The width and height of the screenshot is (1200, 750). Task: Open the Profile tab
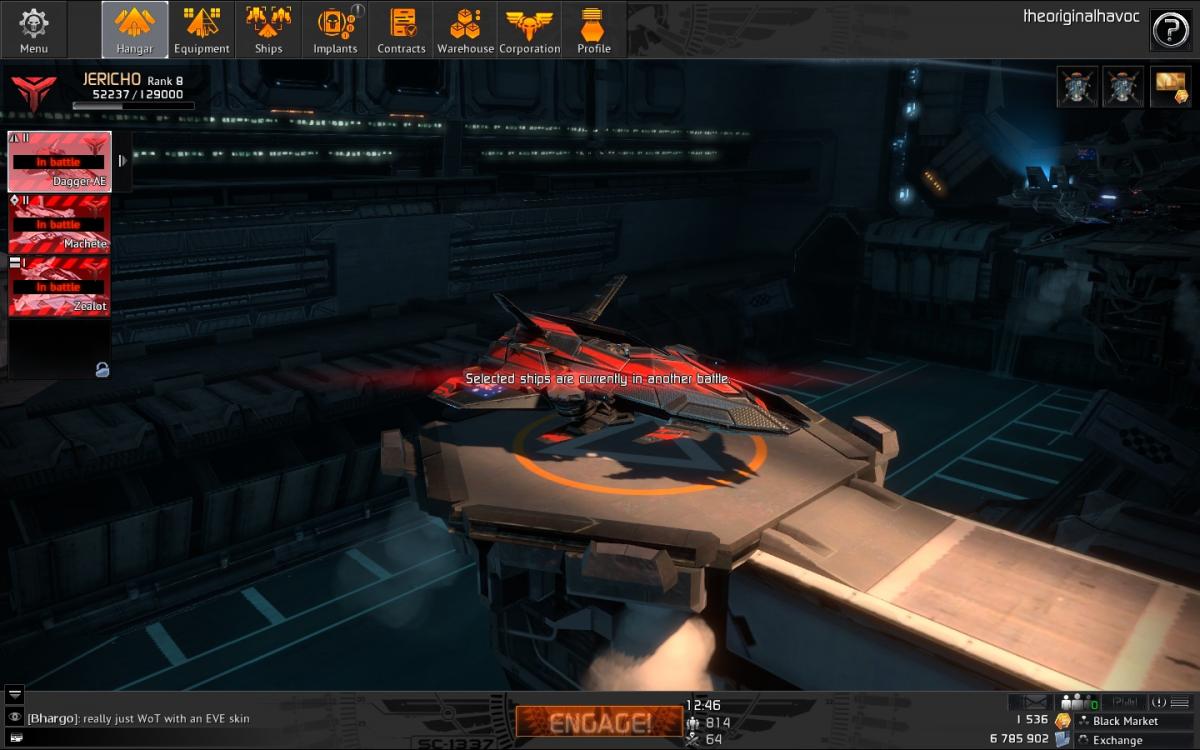pyautogui.click(x=594, y=30)
